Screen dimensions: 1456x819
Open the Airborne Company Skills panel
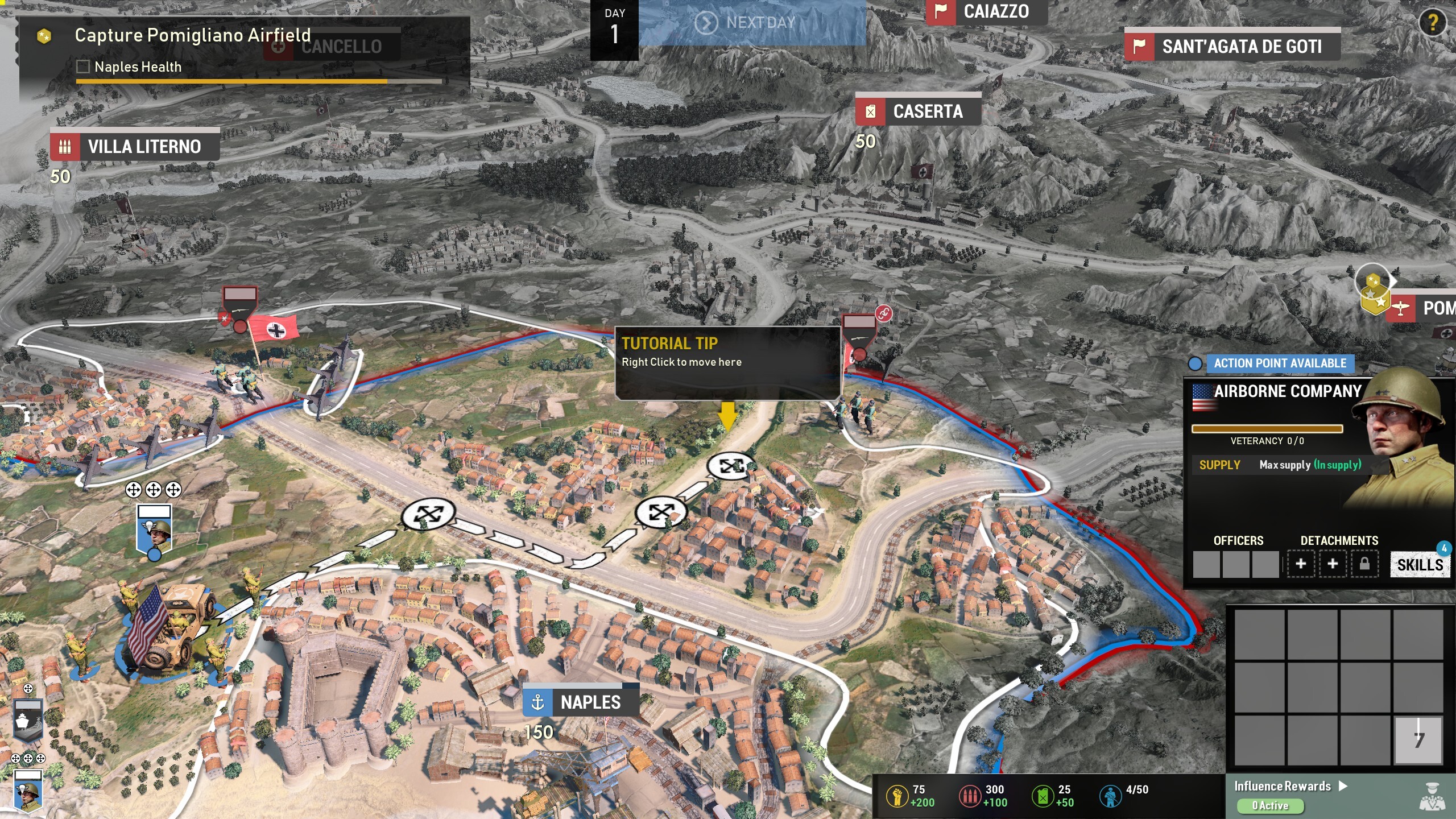coord(1420,564)
